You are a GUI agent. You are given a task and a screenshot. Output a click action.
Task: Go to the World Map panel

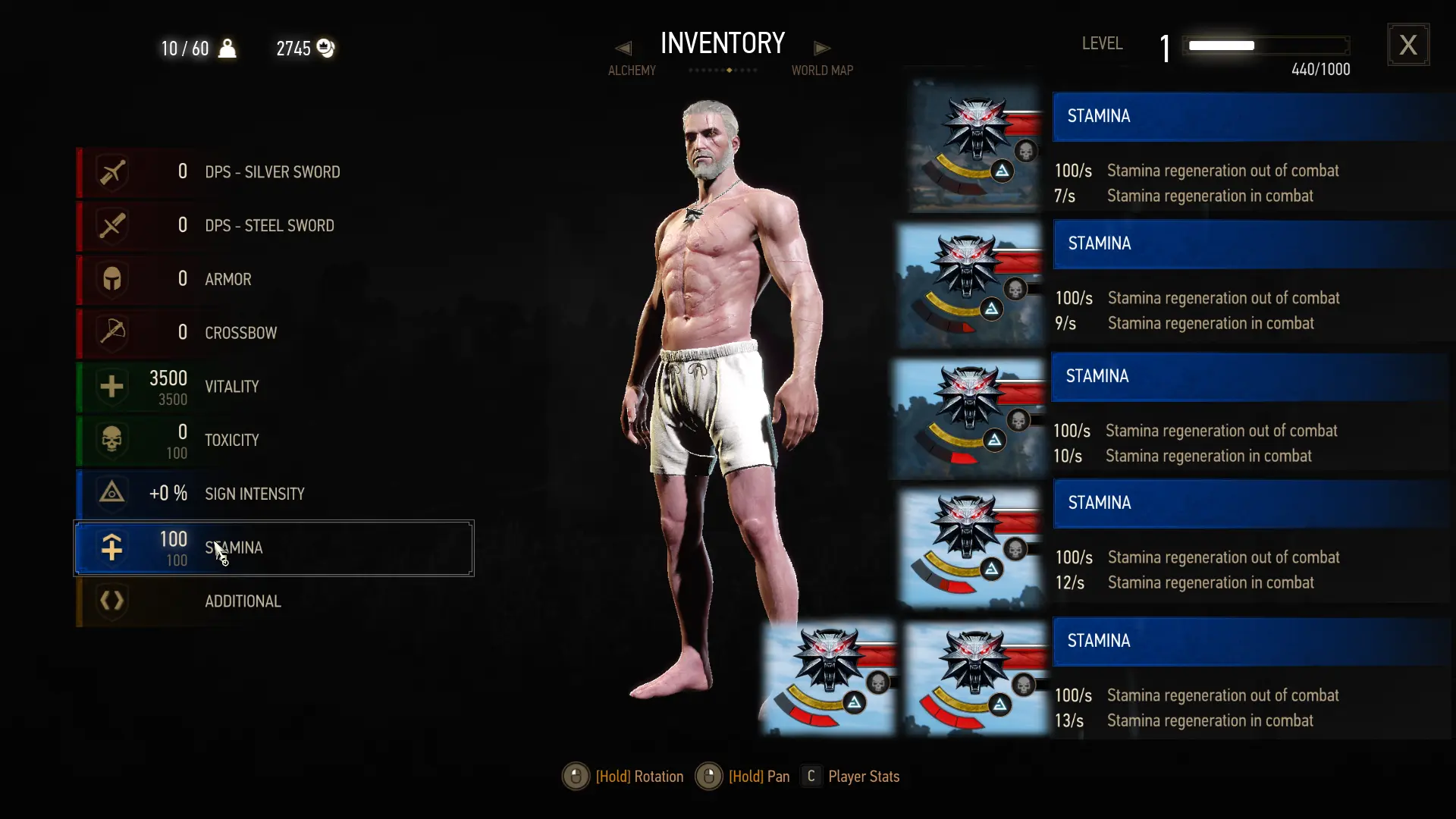[822, 71]
